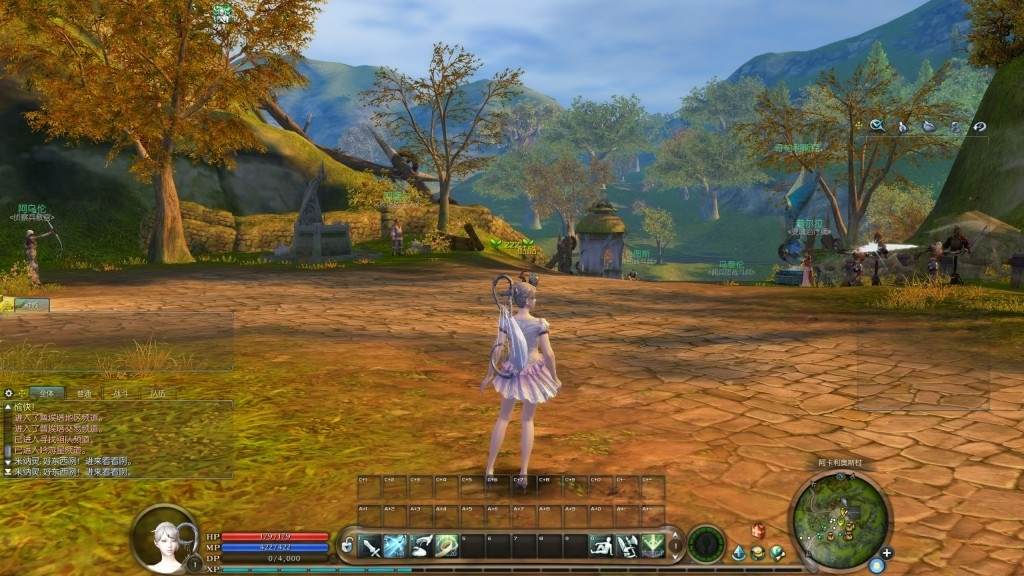
Task: Click the character portrait
Action: 163,540
